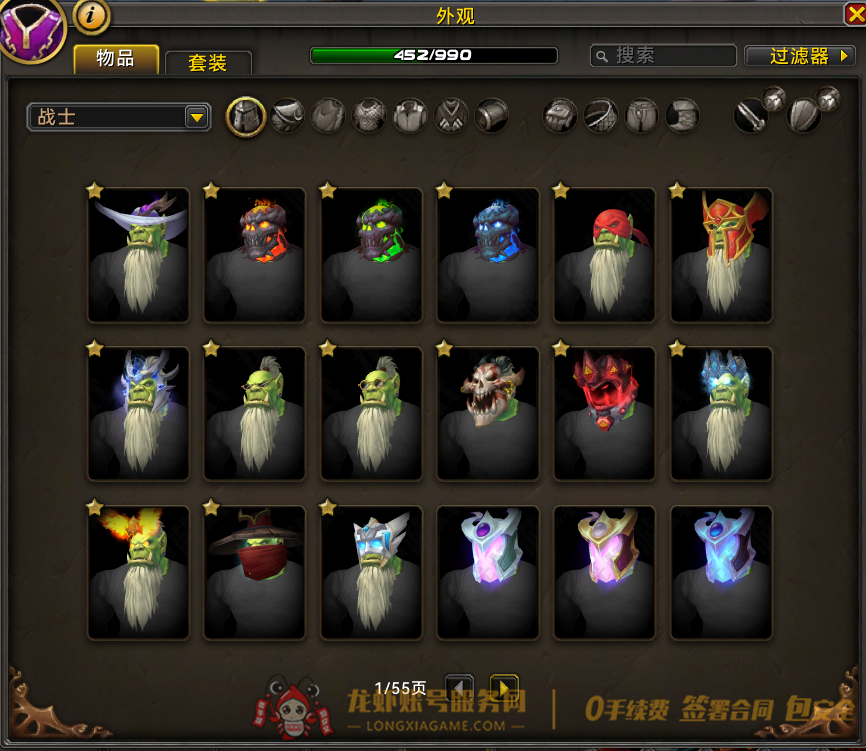
Task: Choose the shoulder armor slot icon
Action: pos(287,116)
